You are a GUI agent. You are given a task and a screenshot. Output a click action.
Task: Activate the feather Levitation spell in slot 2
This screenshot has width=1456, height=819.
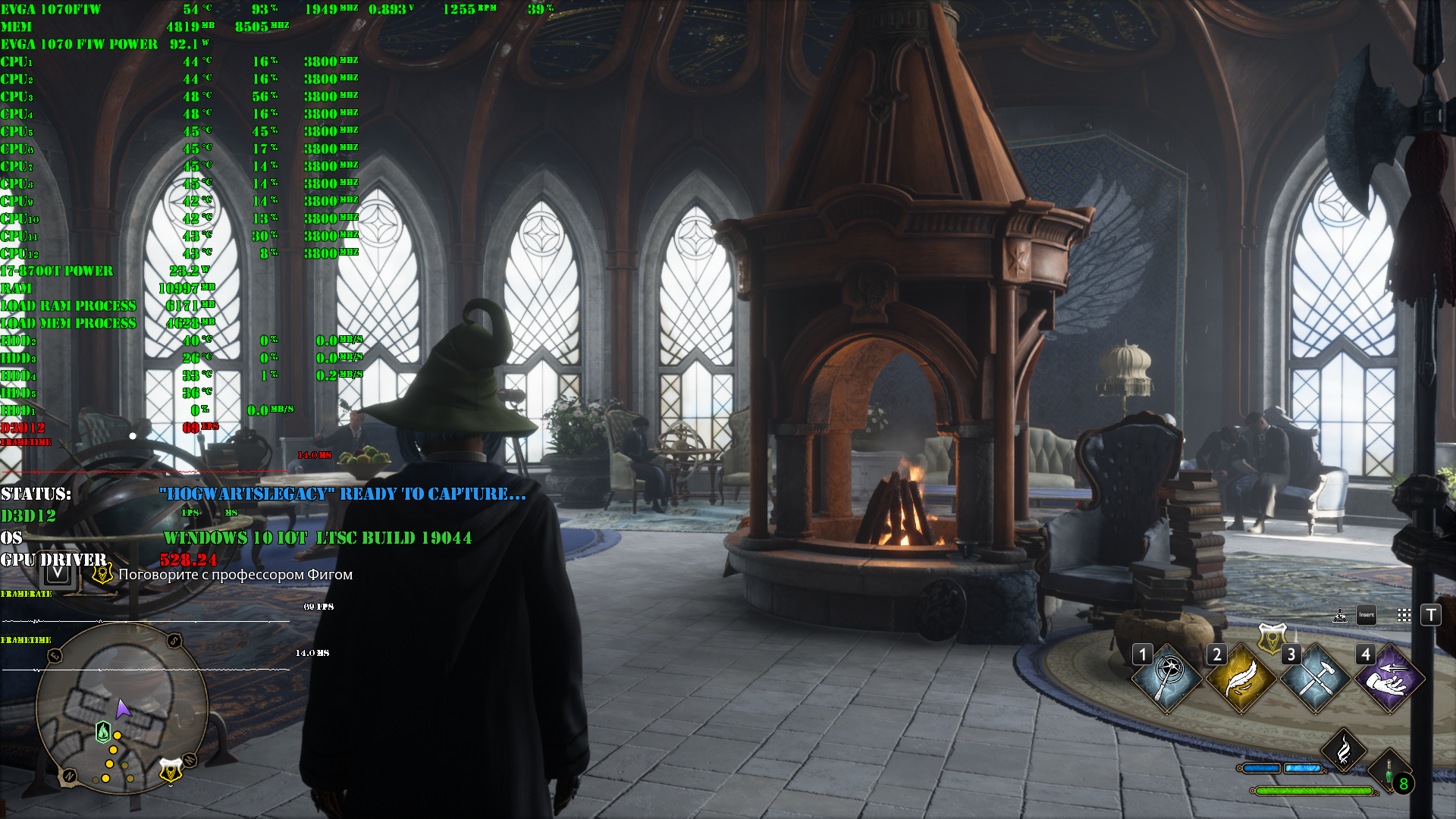pyautogui.click(x=1241, y=679)
